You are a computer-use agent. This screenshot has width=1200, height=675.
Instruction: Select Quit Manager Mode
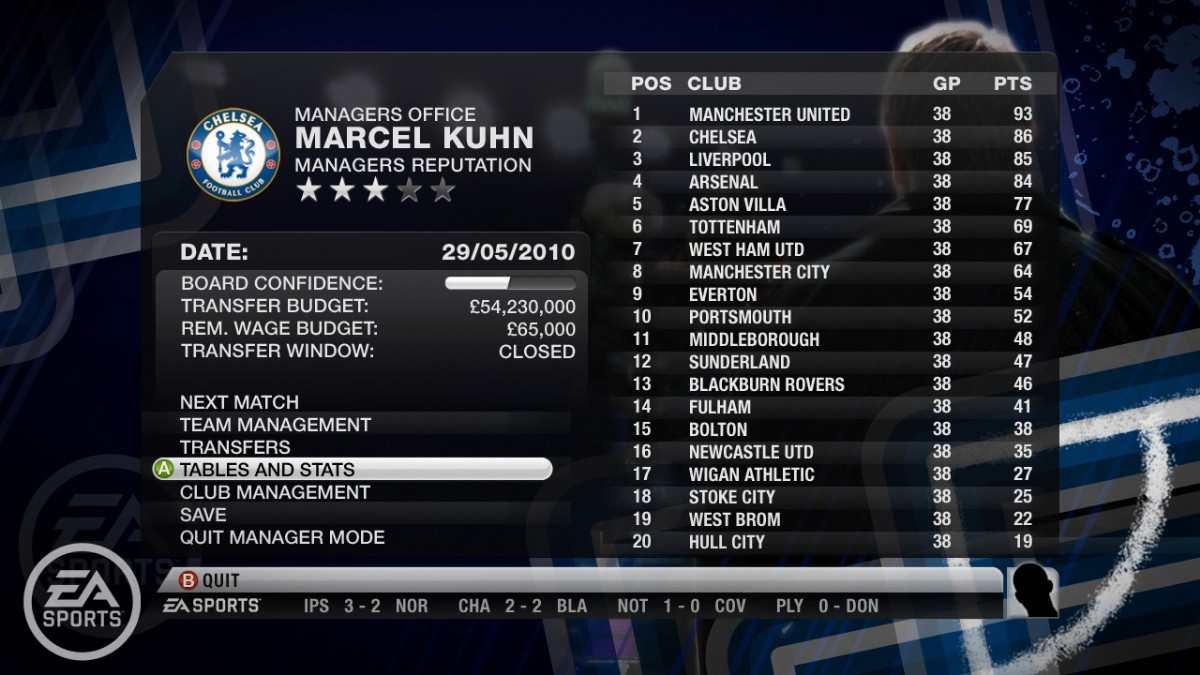click(x=282, y=537)
